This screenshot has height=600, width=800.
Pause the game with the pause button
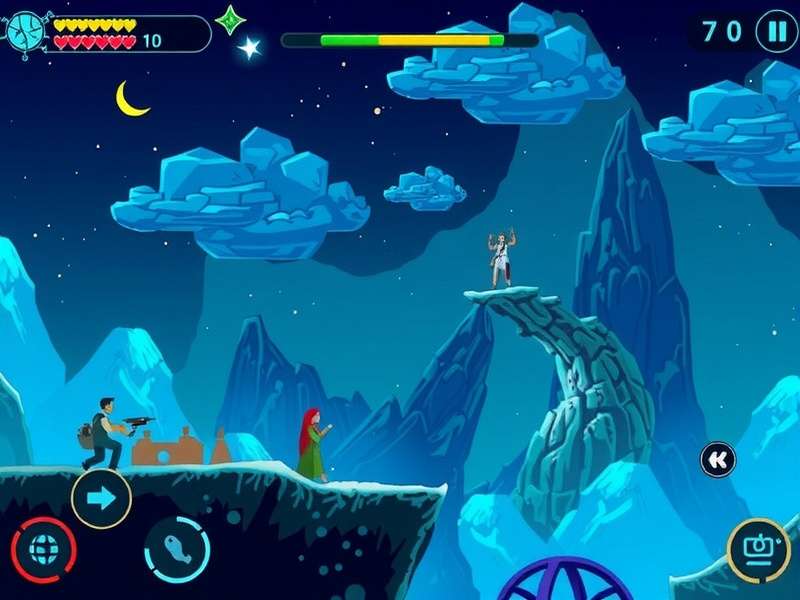[776, 31]
